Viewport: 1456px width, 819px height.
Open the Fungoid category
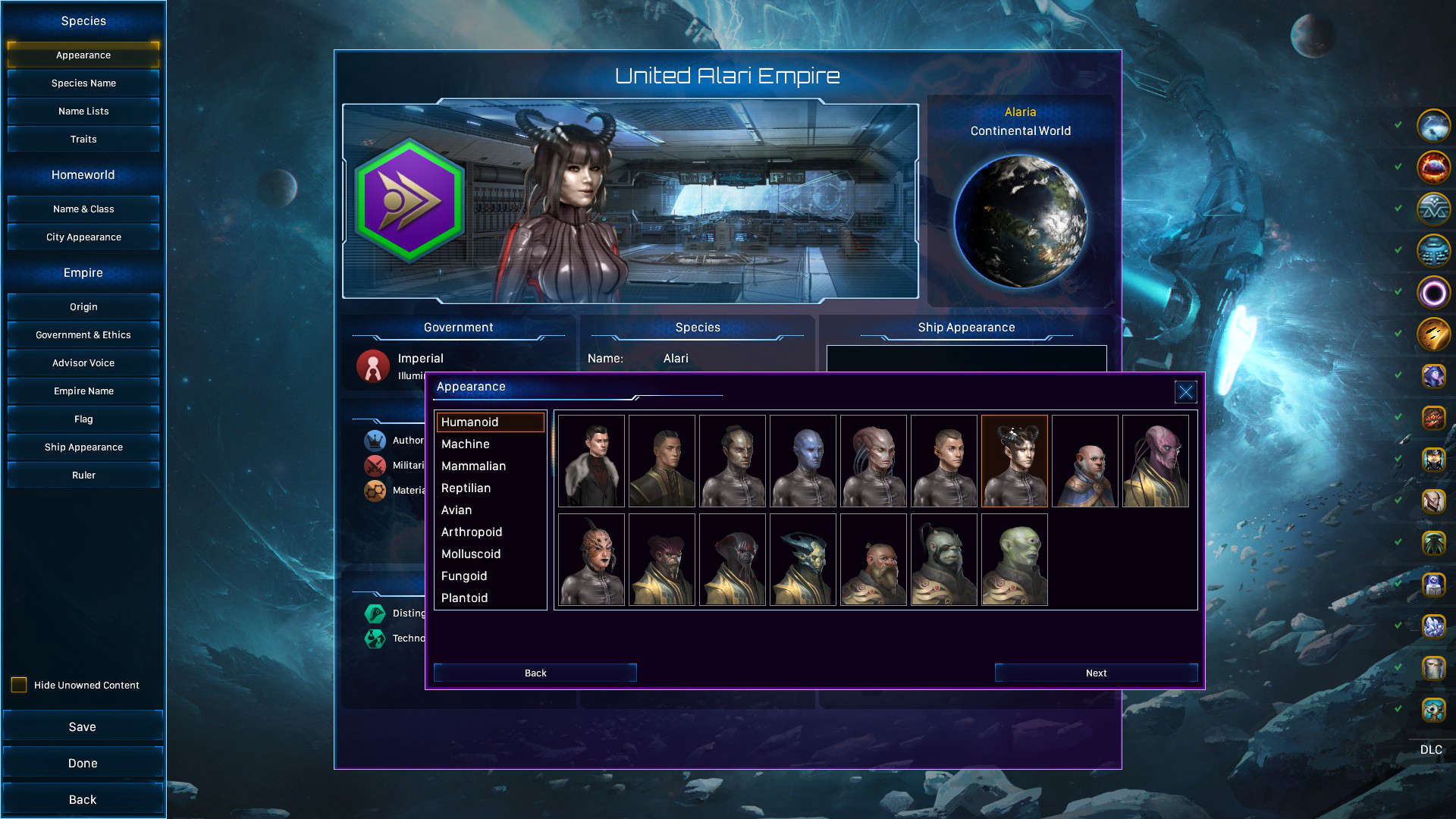click(x=463, y=576)
